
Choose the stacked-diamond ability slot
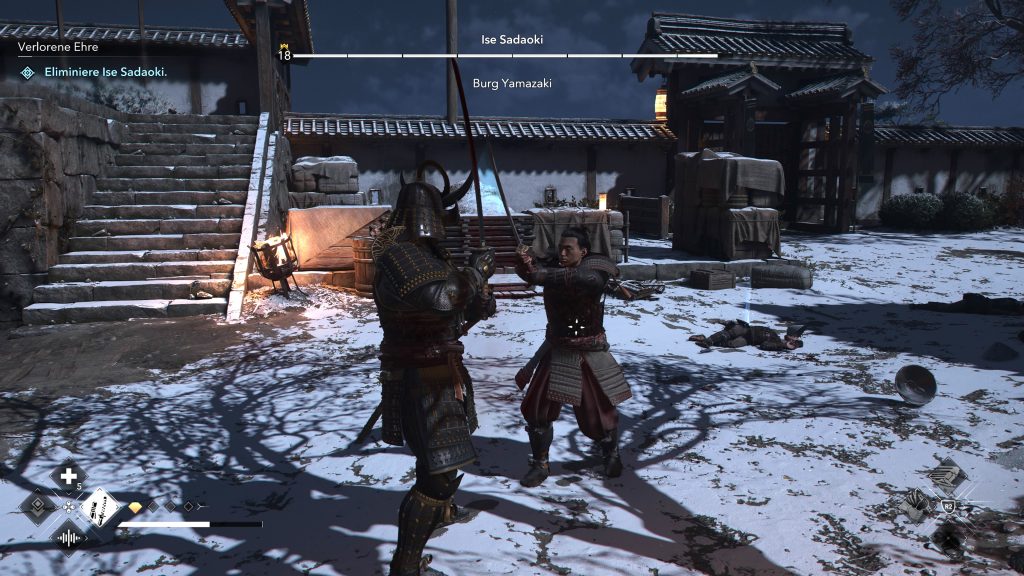(37, 507)
